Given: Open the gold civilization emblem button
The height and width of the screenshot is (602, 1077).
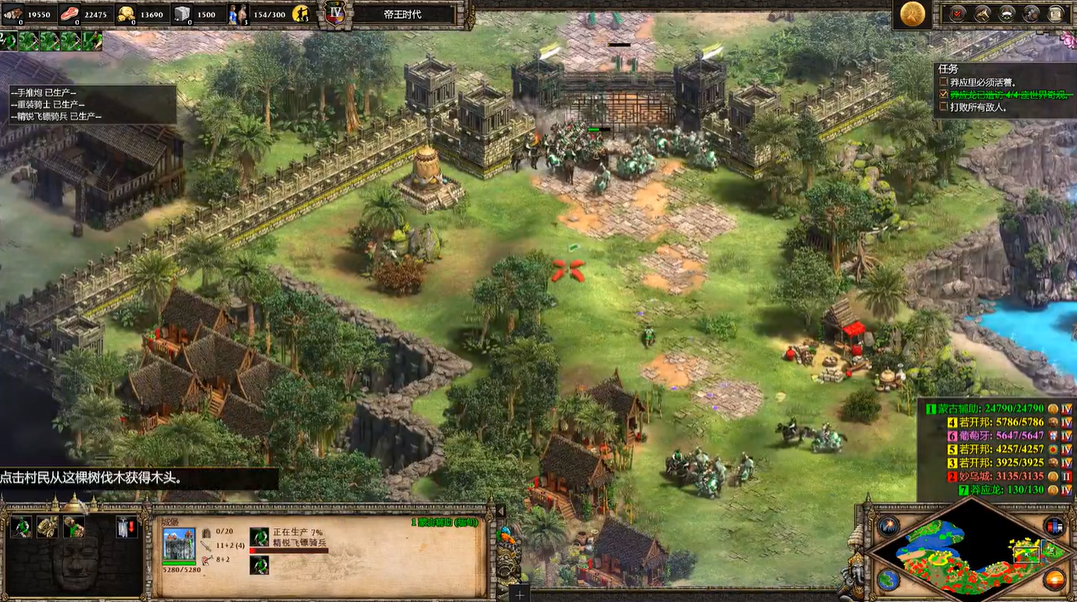Looking at the screenshot, I should pyautogui.click(x=910, y=13).
